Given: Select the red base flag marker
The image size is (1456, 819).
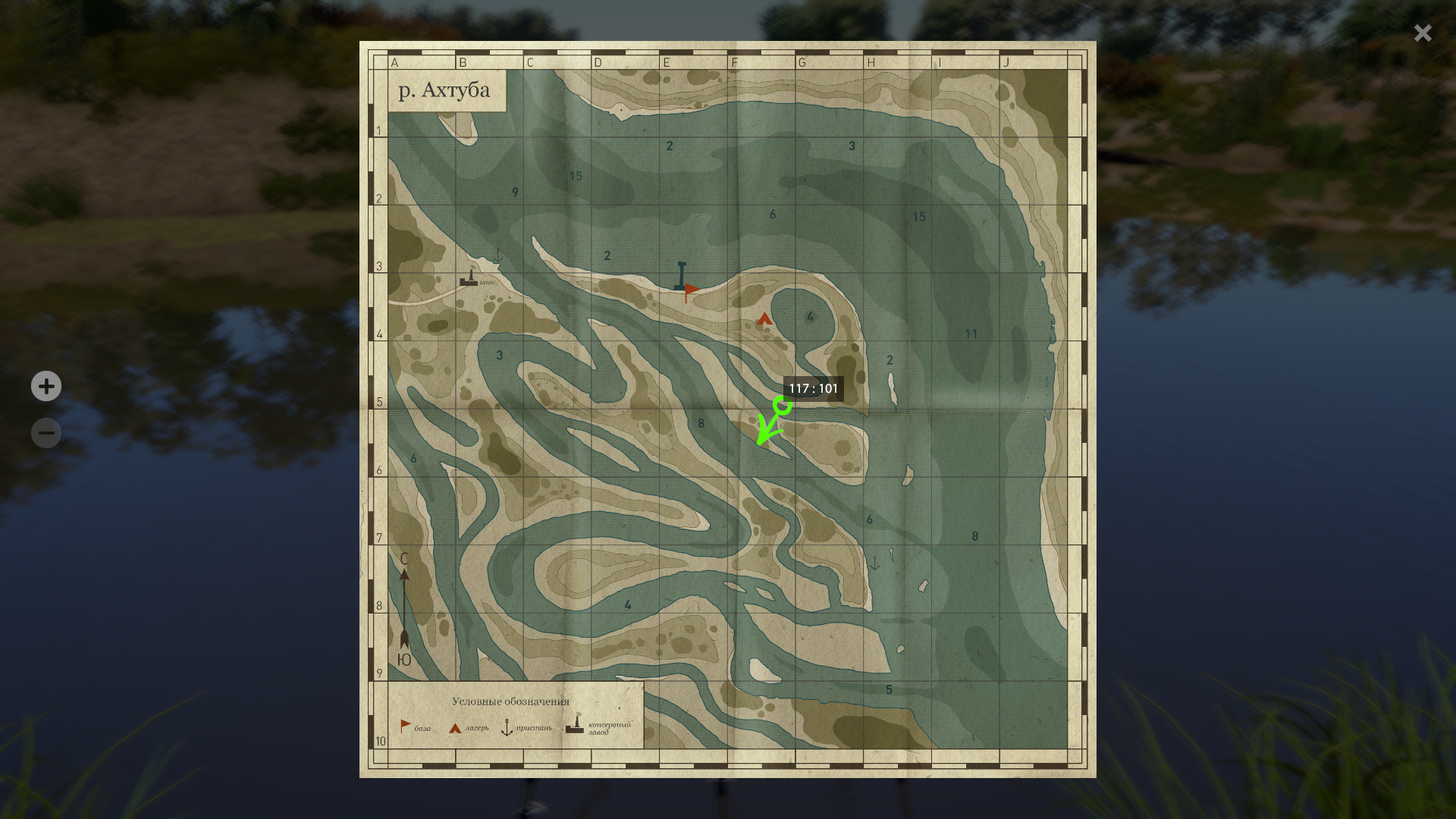Looking at the screenshot, I should pos(692,290).
